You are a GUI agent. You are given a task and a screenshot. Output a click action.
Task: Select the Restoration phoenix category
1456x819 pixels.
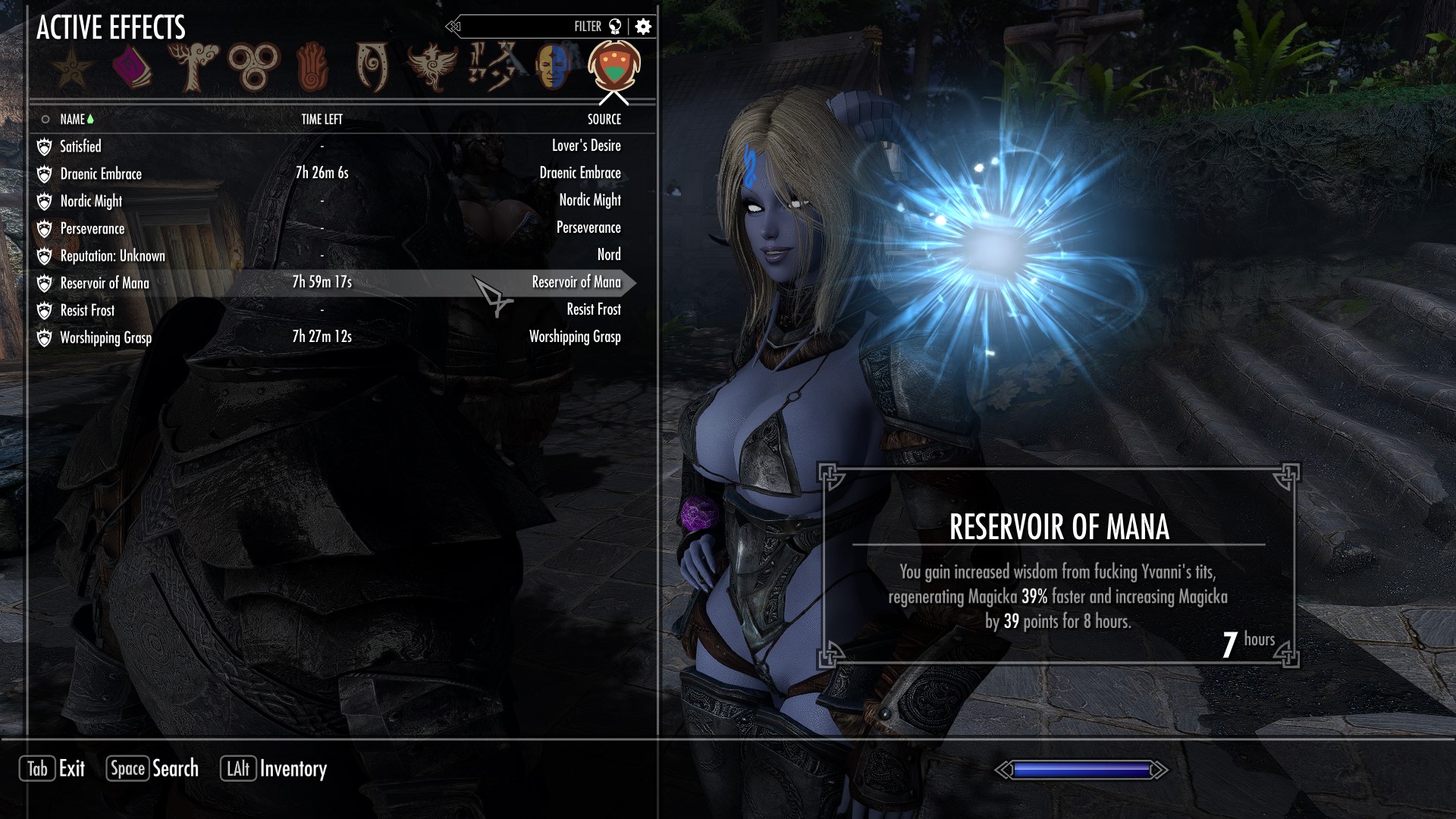coord(432,67)
